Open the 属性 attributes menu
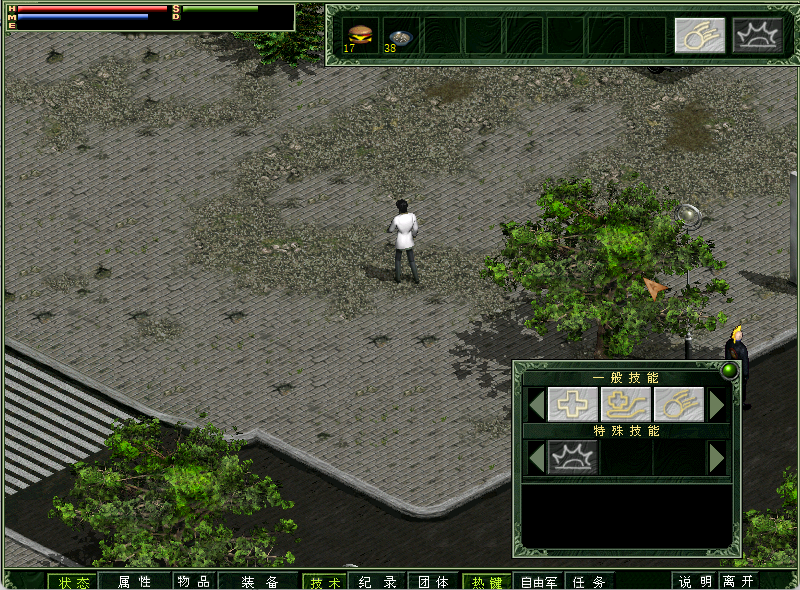The width and height of the screenshot is (800, 590). [134, 581]
